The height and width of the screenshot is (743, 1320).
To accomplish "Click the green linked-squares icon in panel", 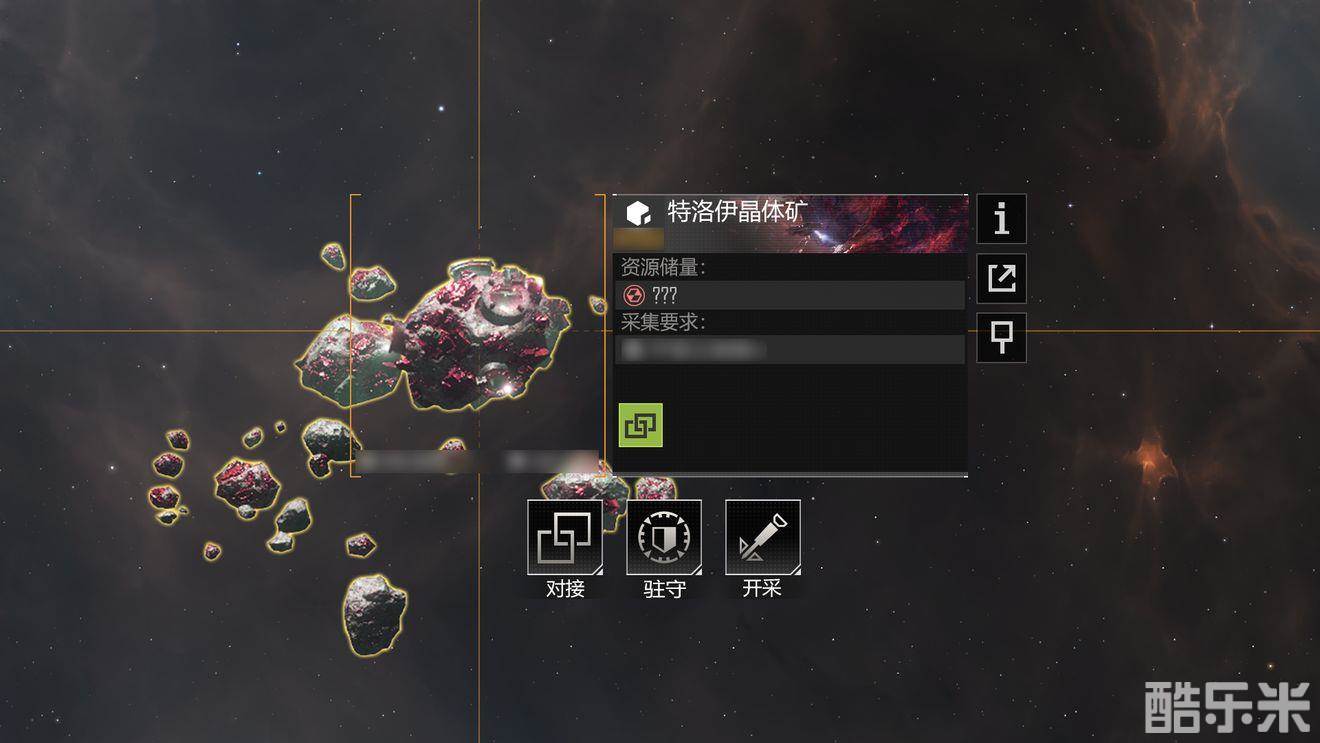I will 640,425.
